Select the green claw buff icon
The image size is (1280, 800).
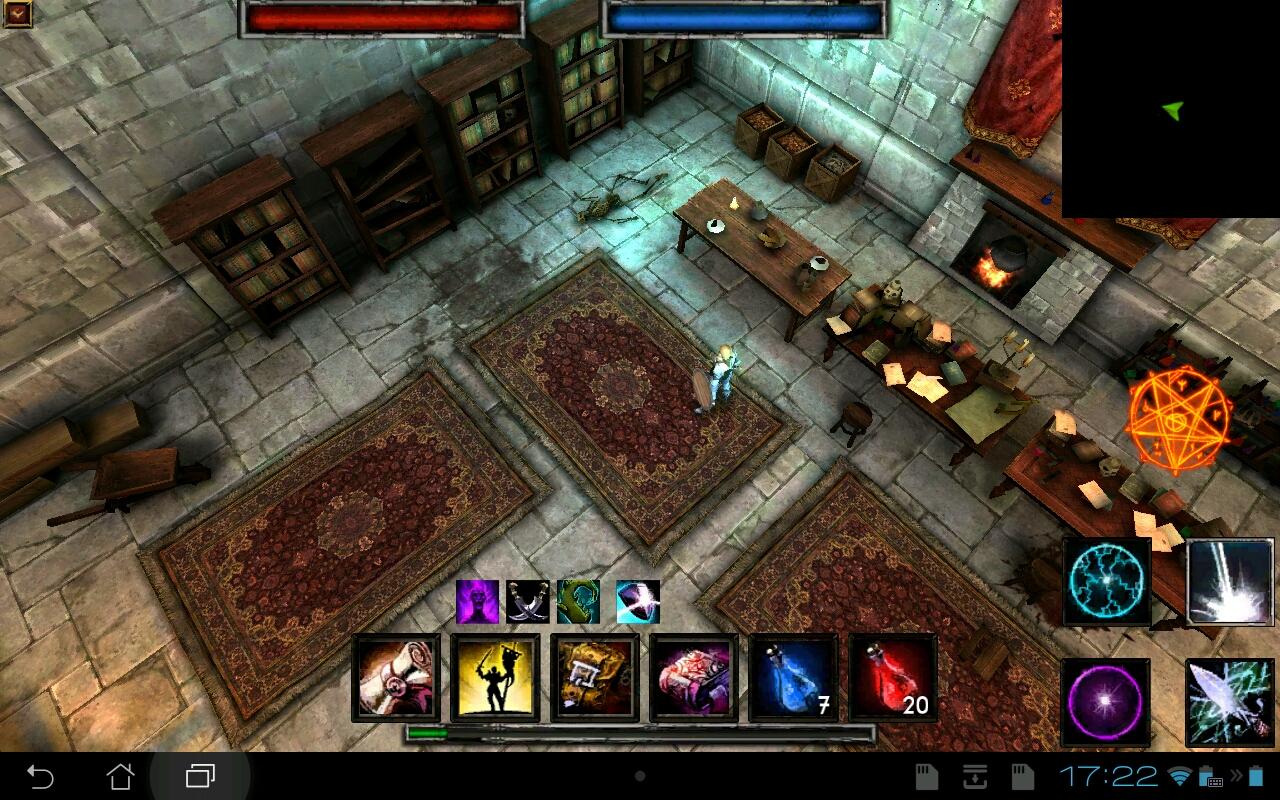(x=578, y=601)
